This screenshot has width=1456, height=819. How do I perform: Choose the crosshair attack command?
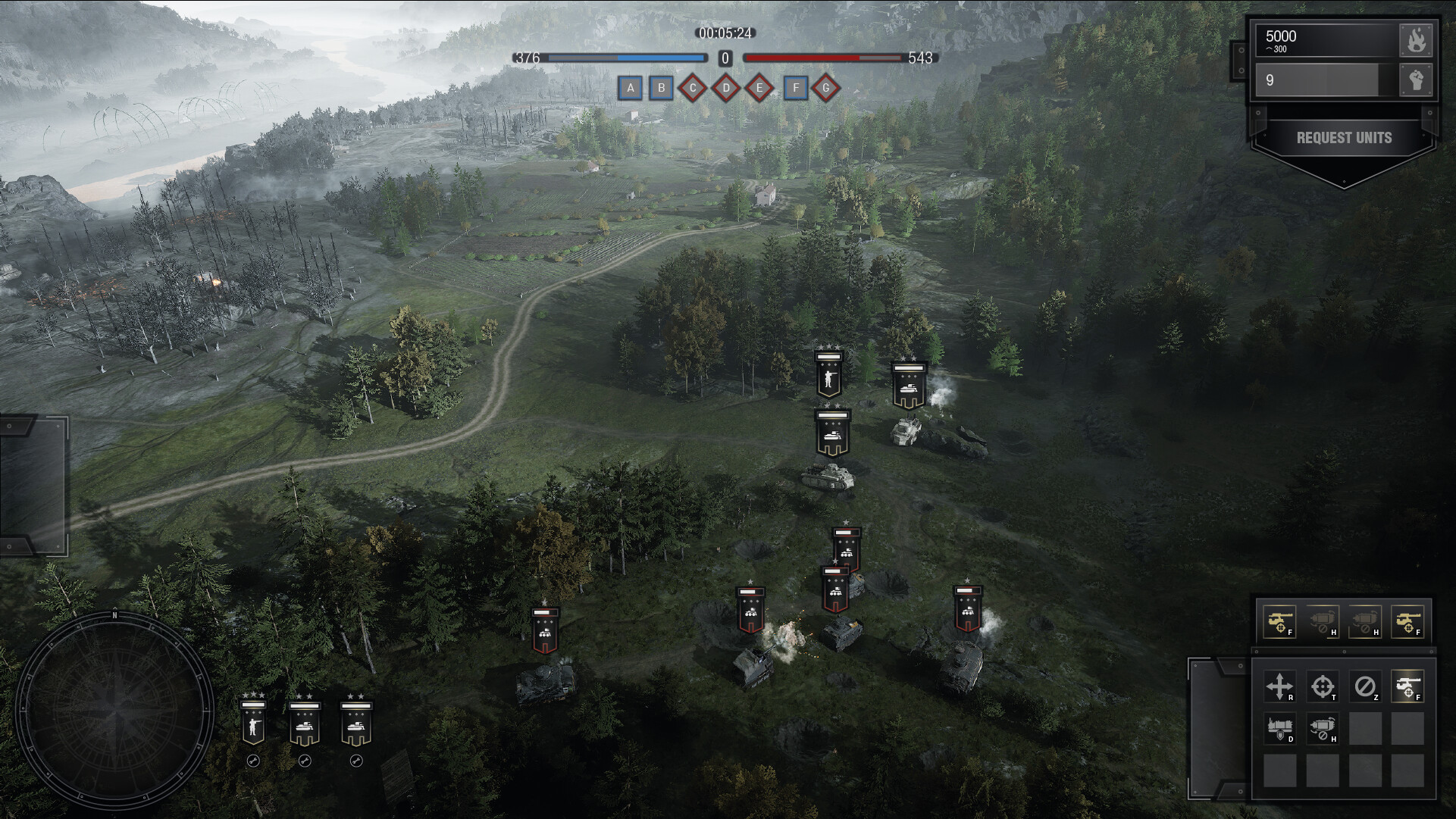point(1323,686)
